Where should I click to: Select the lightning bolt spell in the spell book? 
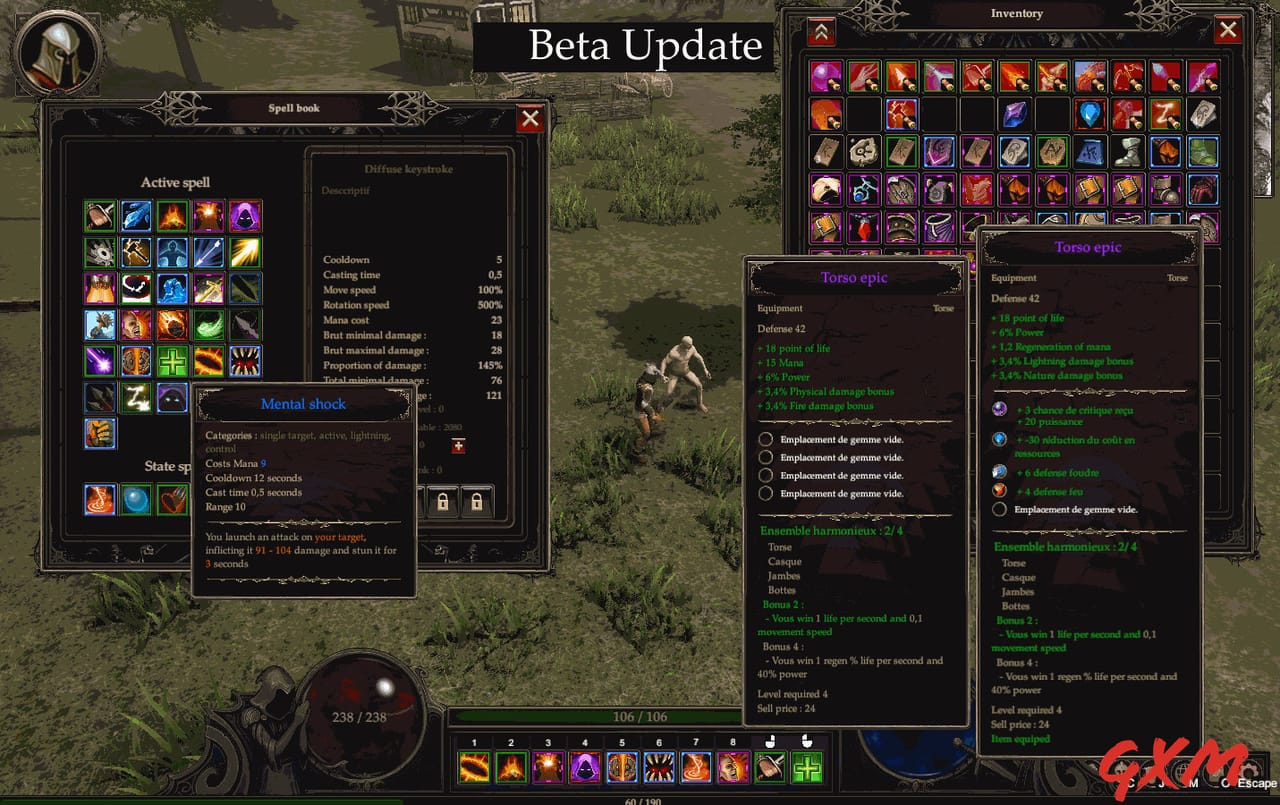136,397
